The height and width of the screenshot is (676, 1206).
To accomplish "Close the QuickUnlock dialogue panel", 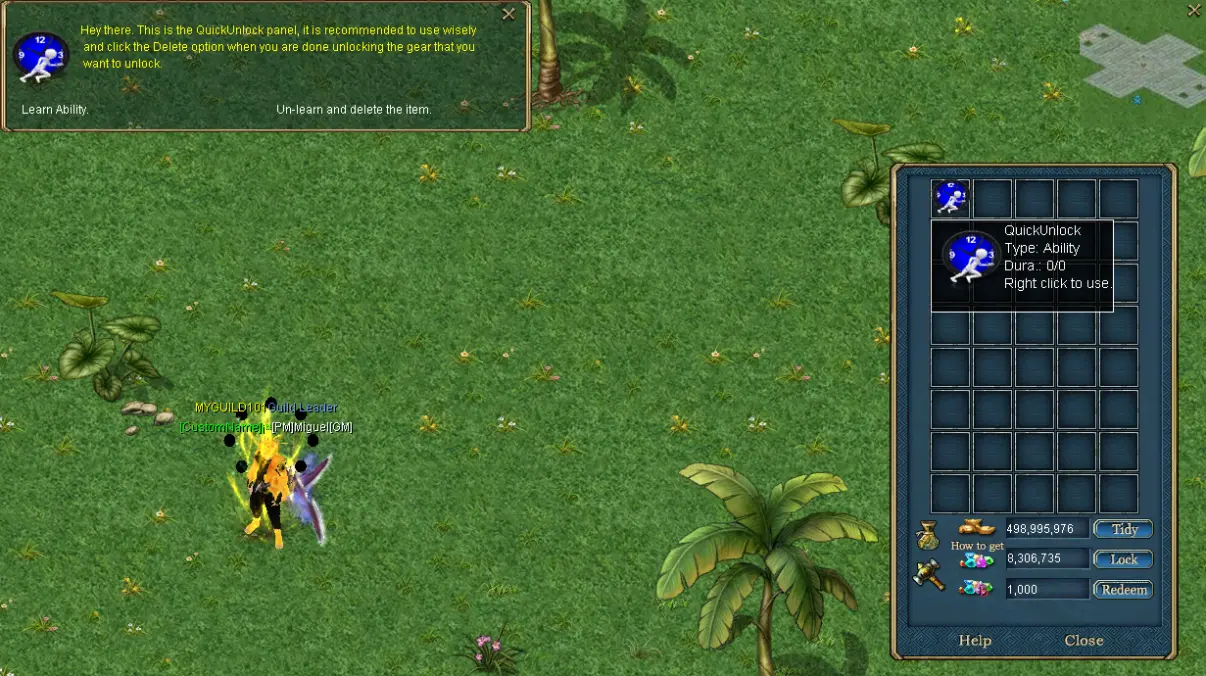I will point(509,14).
